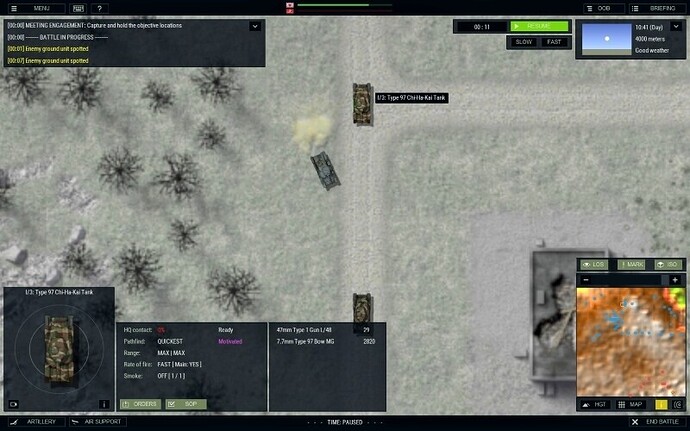
Task: Set game speed to SLOW
Action: point(523,42)
